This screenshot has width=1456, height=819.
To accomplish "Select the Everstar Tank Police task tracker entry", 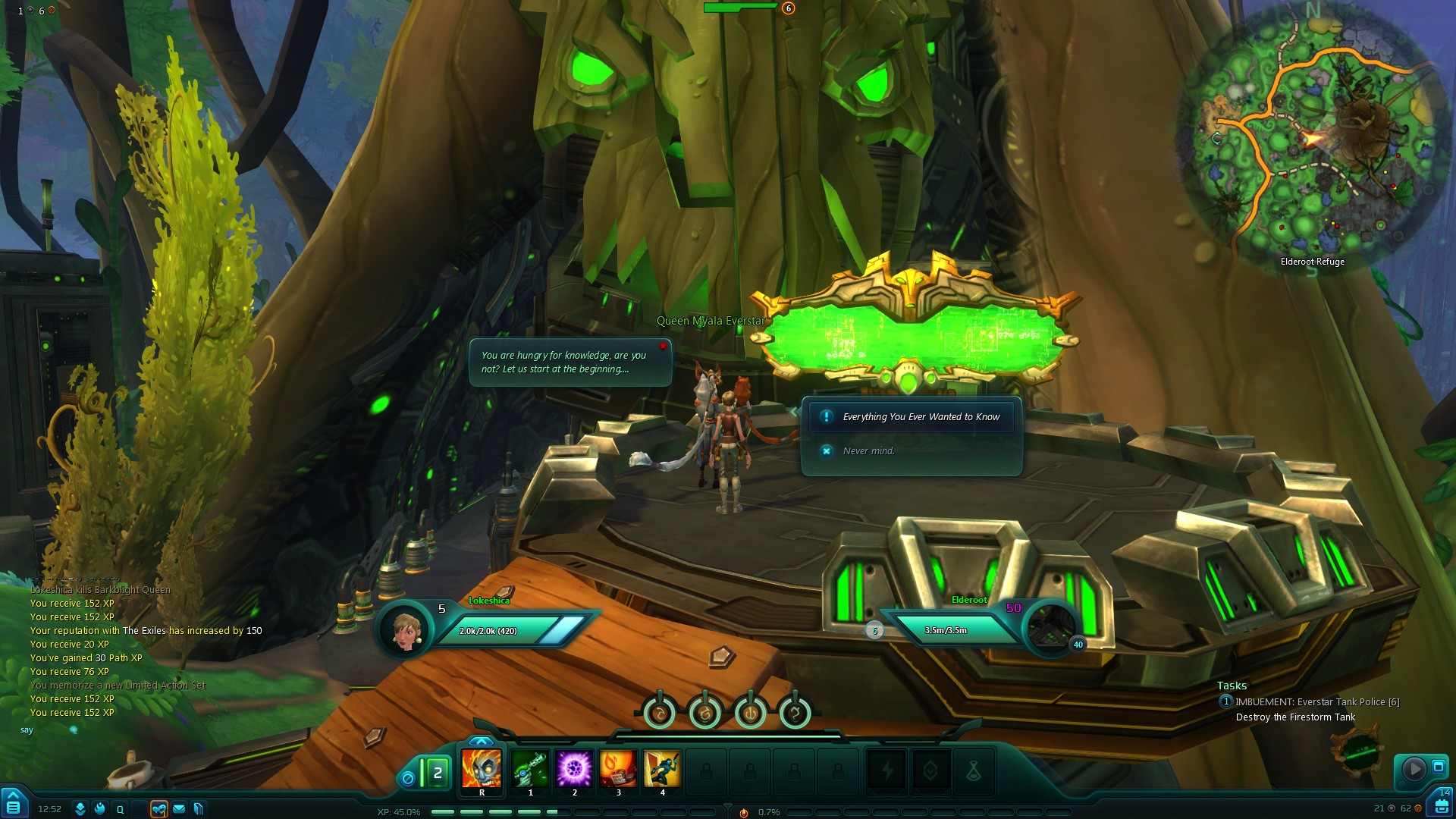I will [x=1316, y=702].
